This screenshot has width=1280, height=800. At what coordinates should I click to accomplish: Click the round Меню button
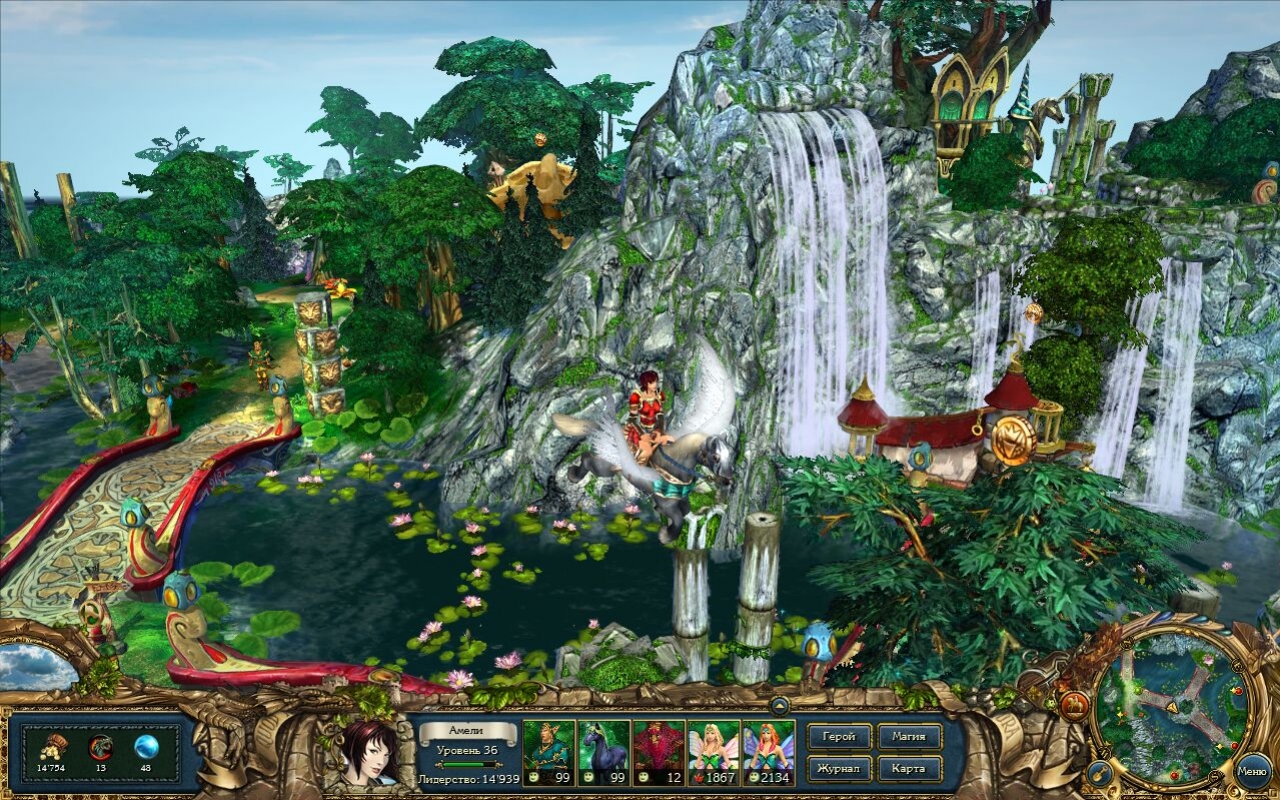click(1253, 770)
